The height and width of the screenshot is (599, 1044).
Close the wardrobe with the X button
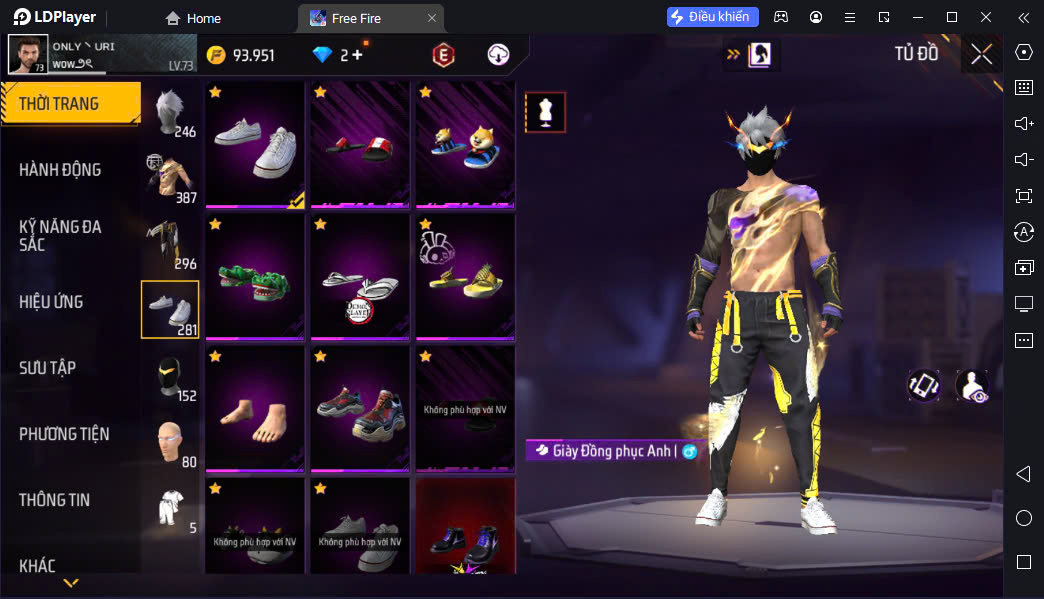981,54
